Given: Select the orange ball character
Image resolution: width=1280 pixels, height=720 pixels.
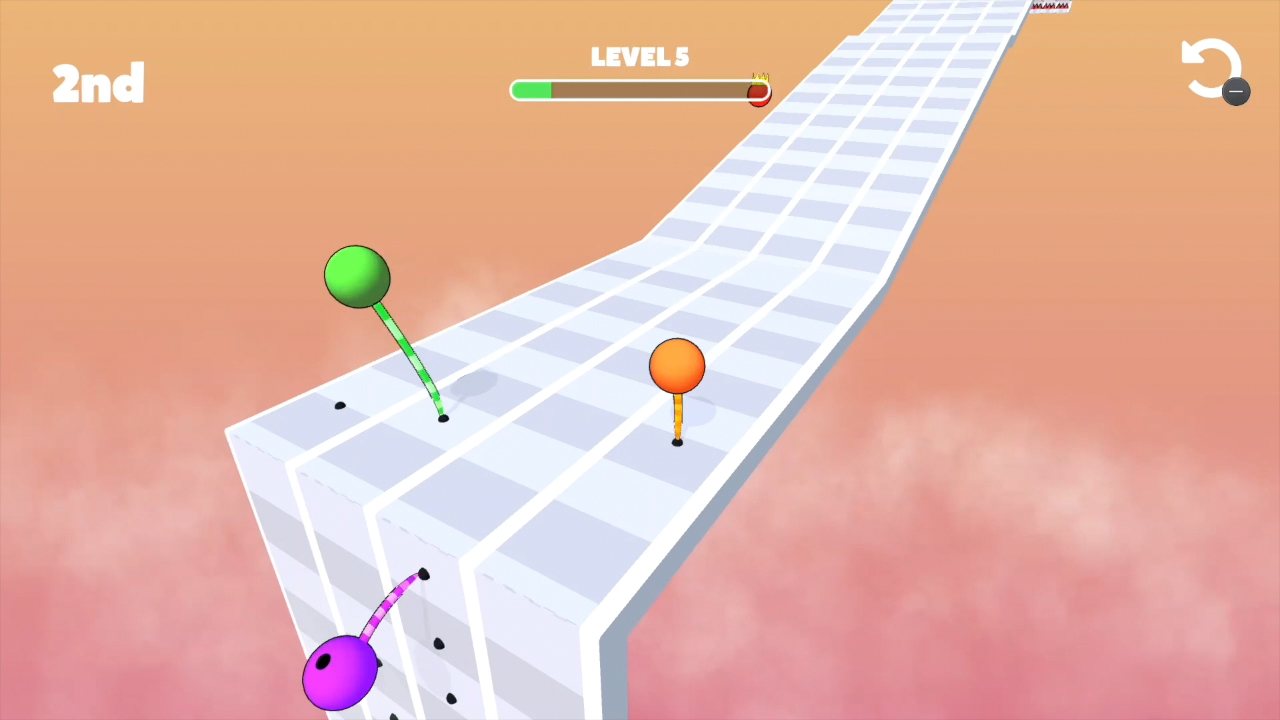Looking at the screenshot, I should click(x=677, y=368).
